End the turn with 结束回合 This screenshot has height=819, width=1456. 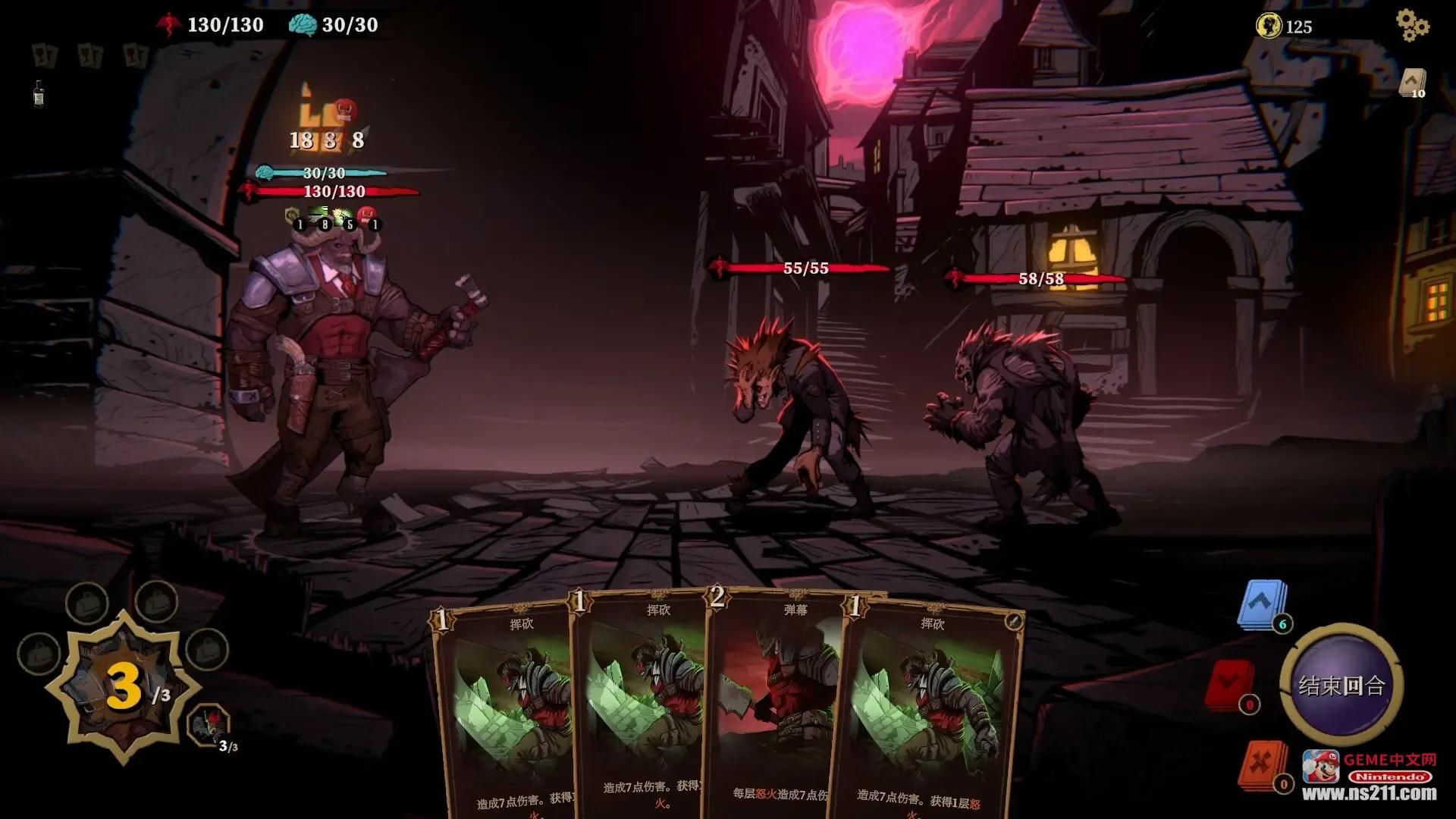(1341, 686)
